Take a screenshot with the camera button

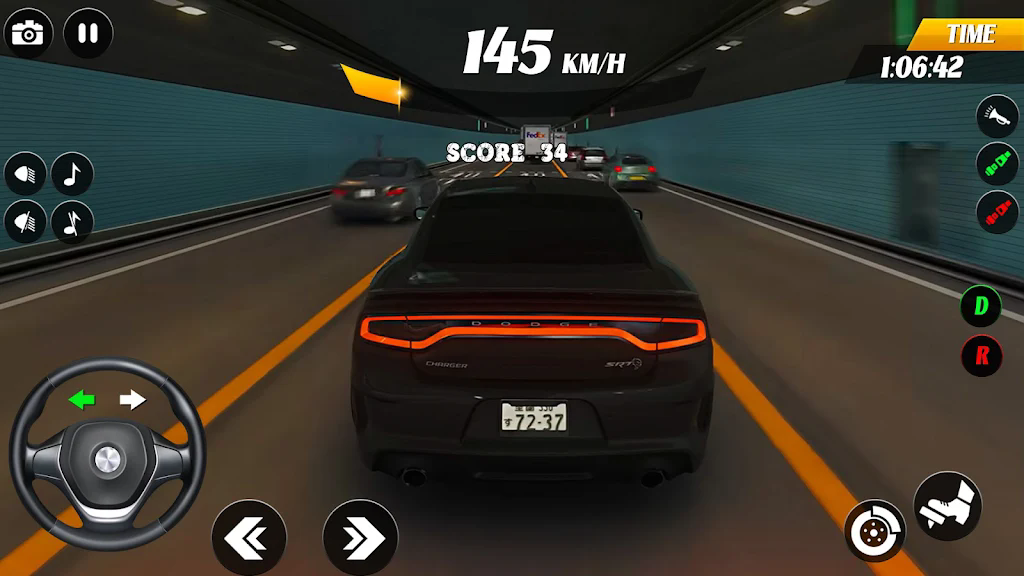click(29, 34)
